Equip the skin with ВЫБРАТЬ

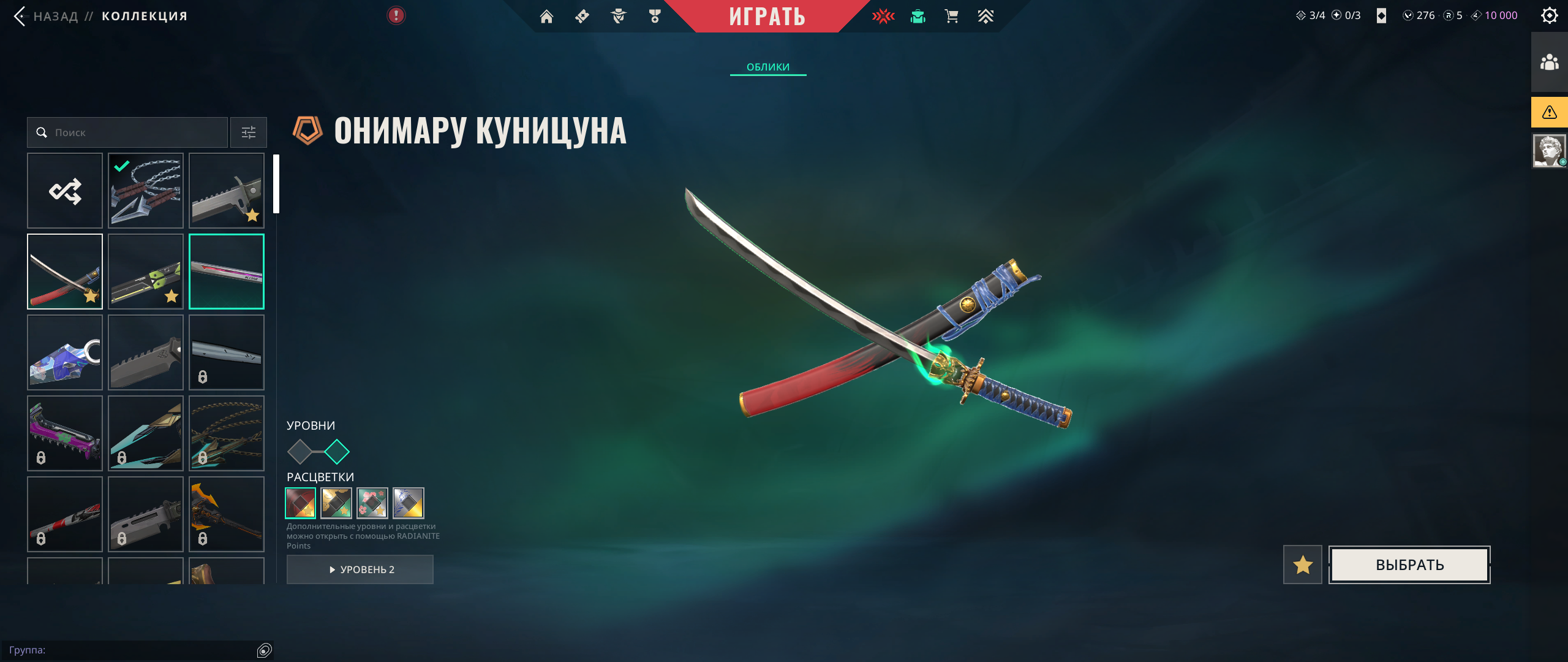1409,565
